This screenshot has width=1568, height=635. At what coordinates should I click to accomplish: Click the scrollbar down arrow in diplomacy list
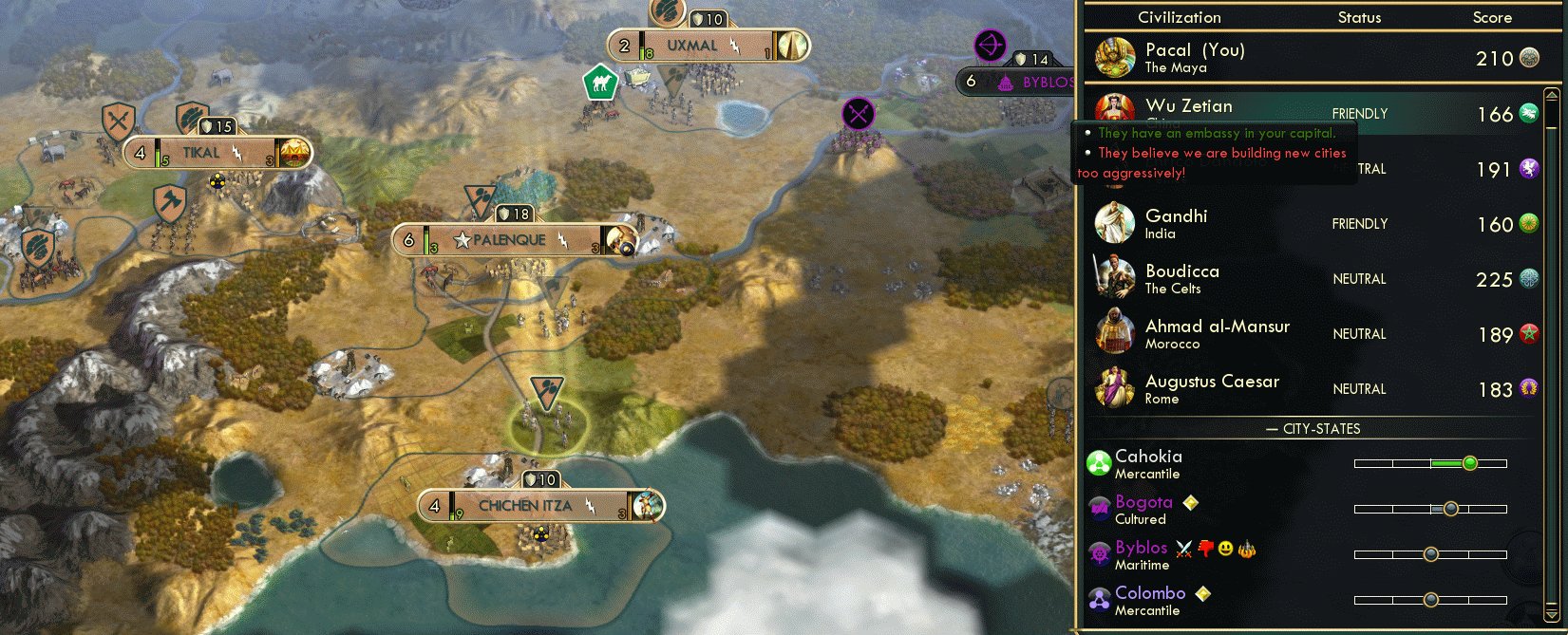click(1552, 613)
